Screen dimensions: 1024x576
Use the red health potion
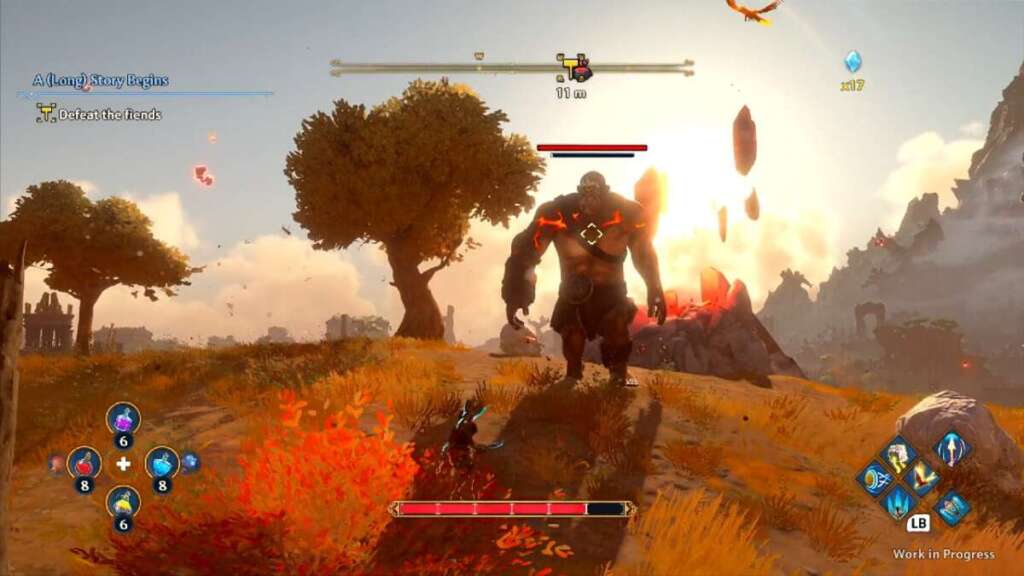click(84, 462)
